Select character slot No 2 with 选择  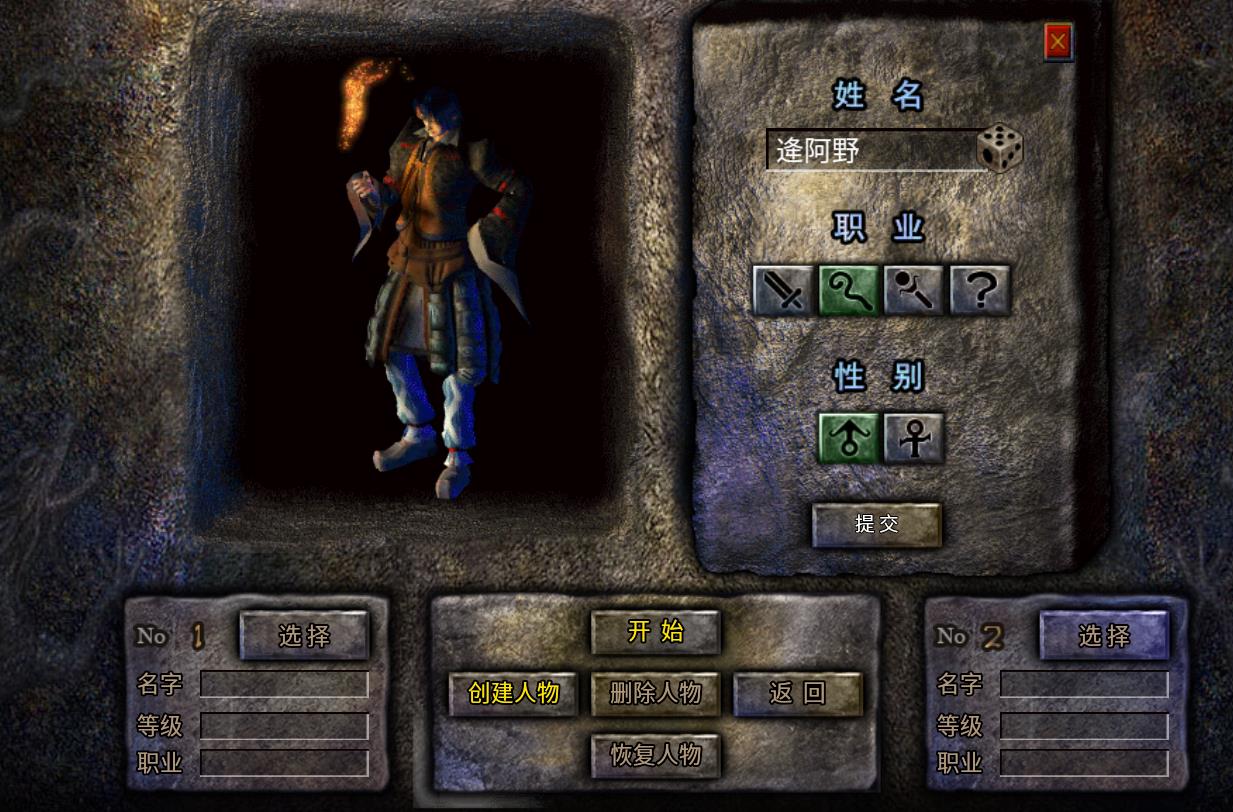1104,635
